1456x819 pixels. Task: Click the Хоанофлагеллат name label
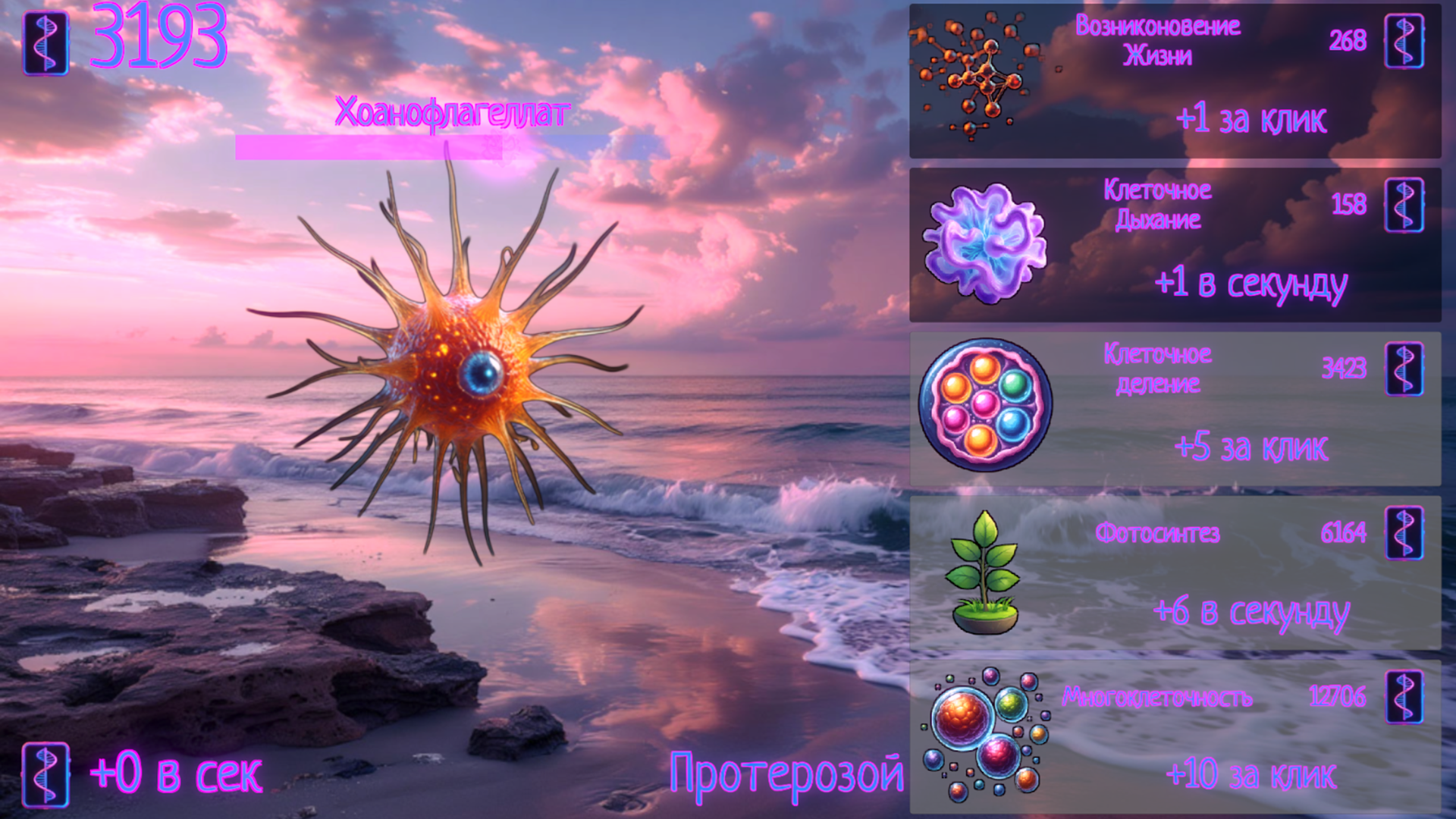tap(450, 112)
